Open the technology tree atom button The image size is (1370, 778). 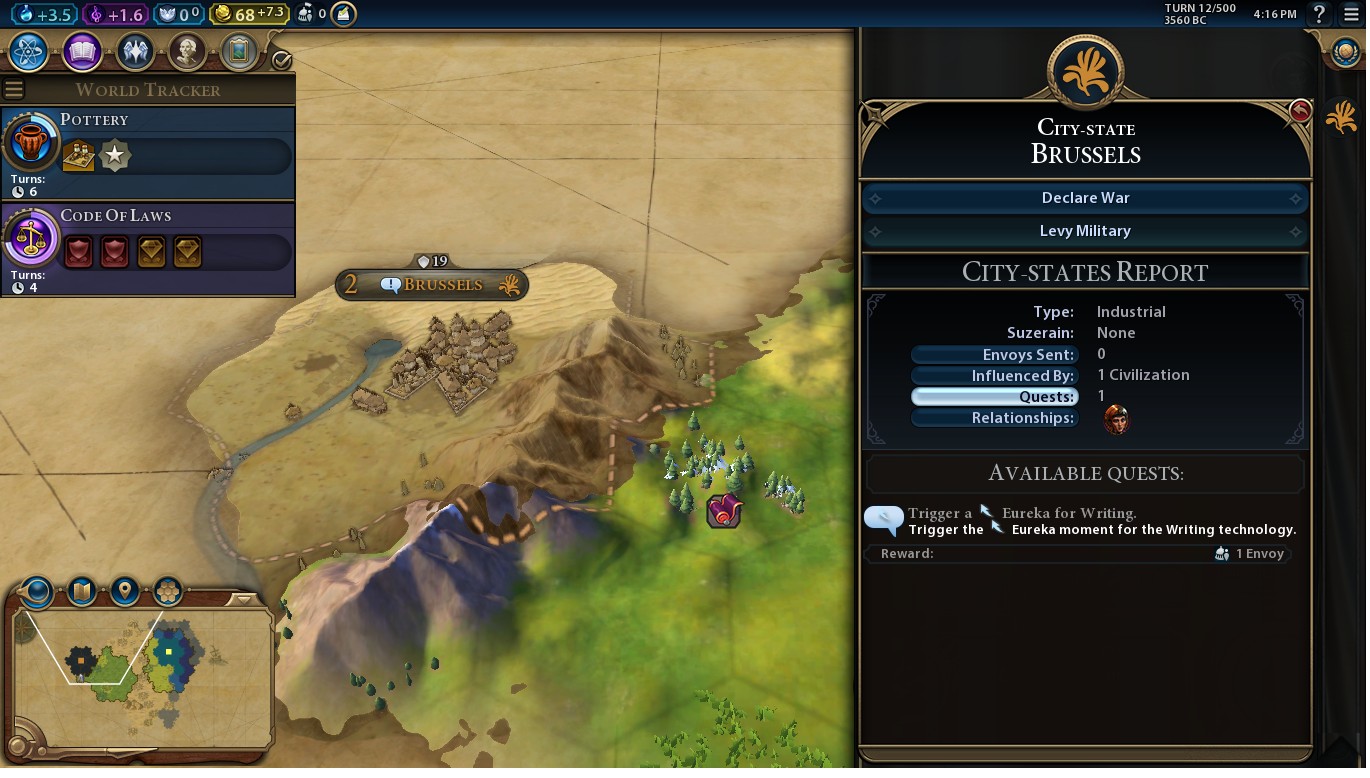point(28,51)
